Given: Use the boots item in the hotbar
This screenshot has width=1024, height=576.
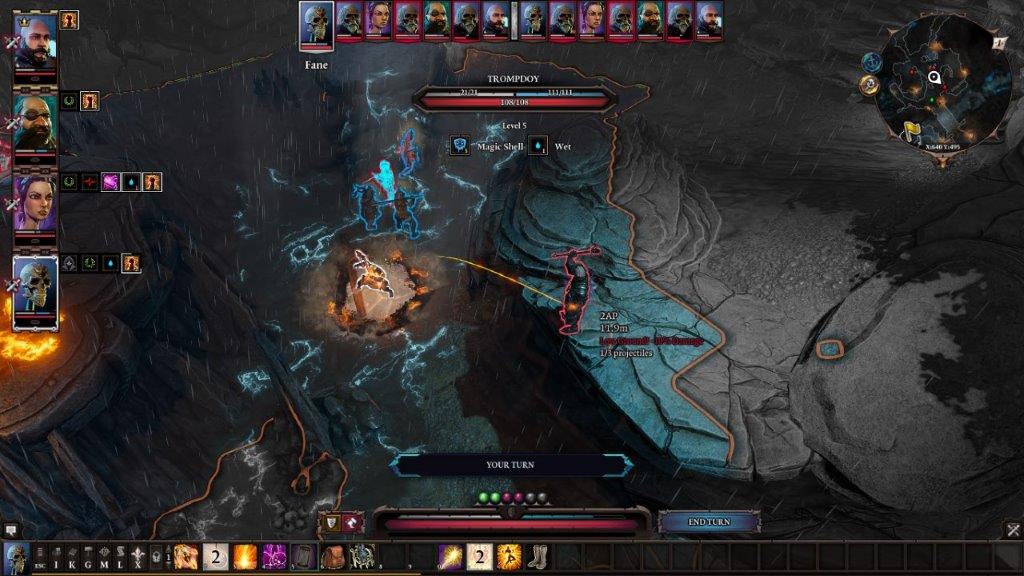Looking at the screenshot, I should [538, 557].
